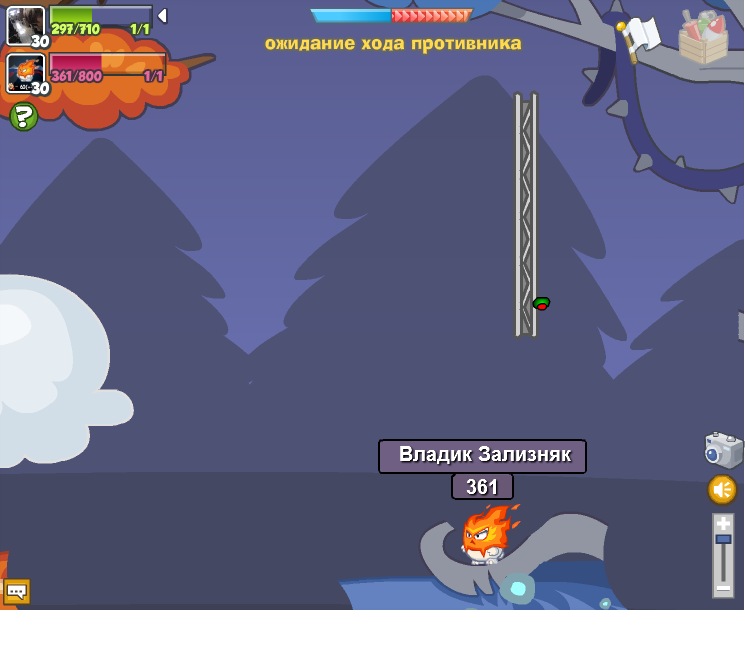Toggle the orange sound speaker button
745x650 pixels.
click(x=722, y=490)
